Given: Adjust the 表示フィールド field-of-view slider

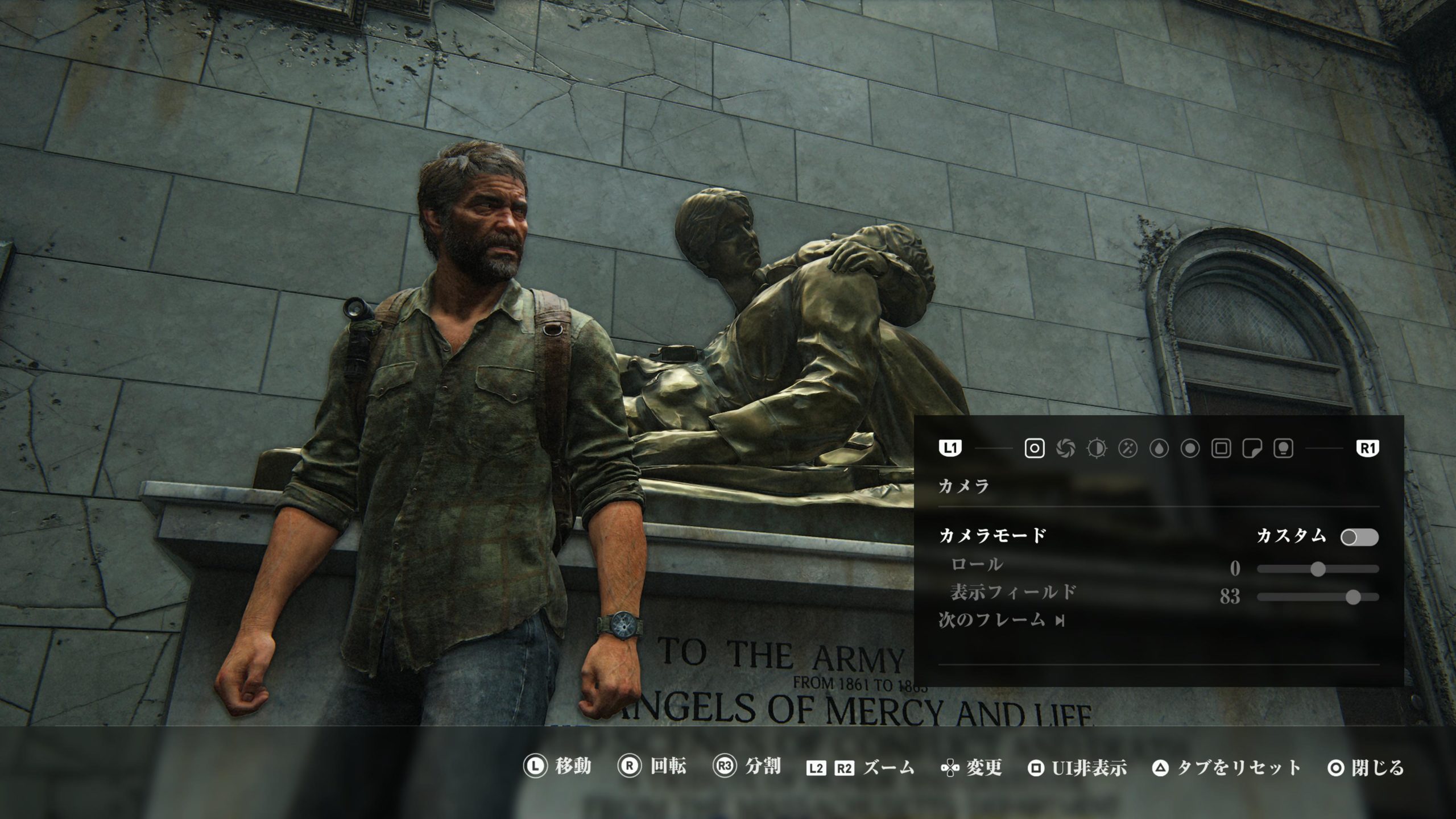Looking at the screenshot, I should coord(1353,597).
